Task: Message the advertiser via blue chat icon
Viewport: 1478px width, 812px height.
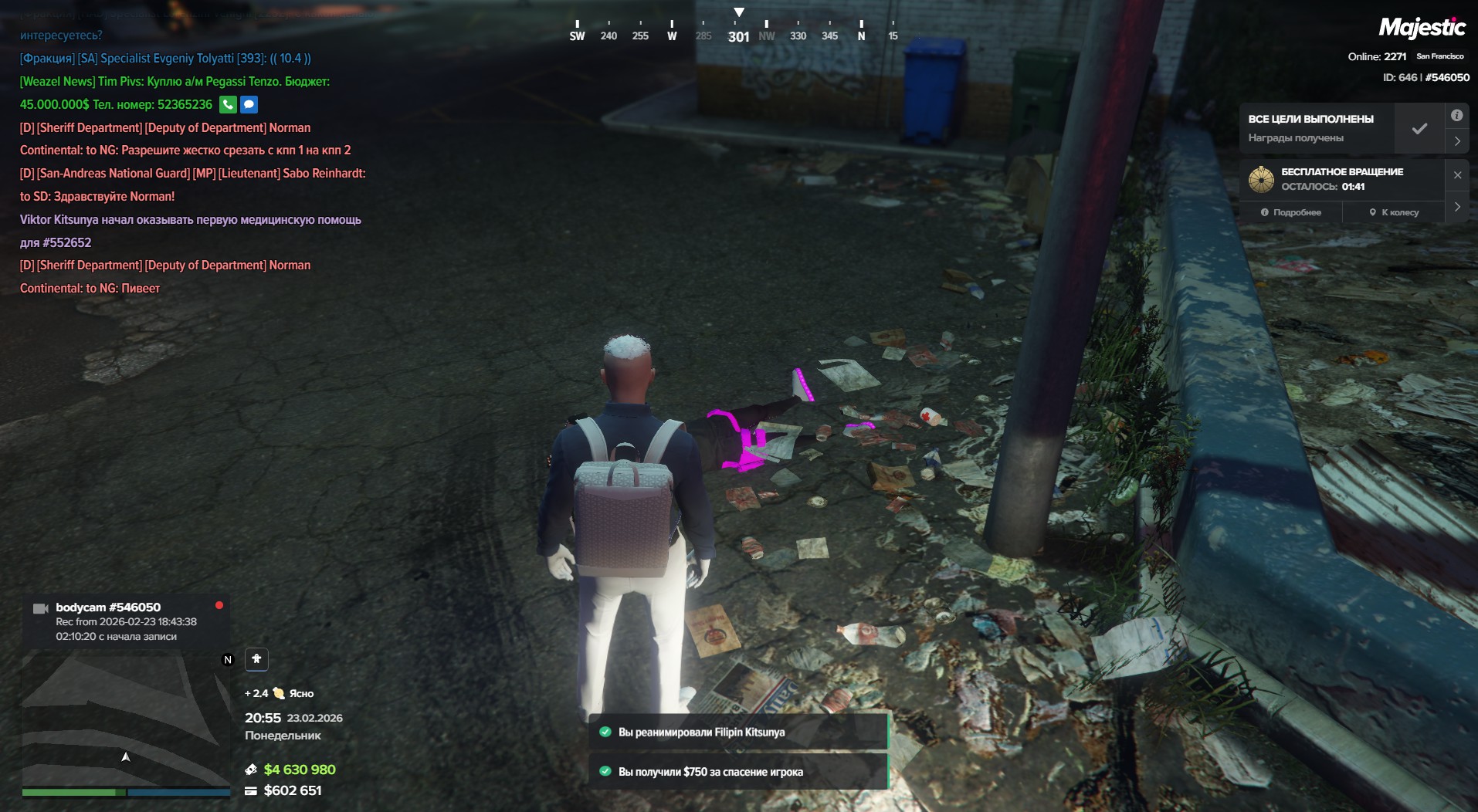Action: (249, 105)
